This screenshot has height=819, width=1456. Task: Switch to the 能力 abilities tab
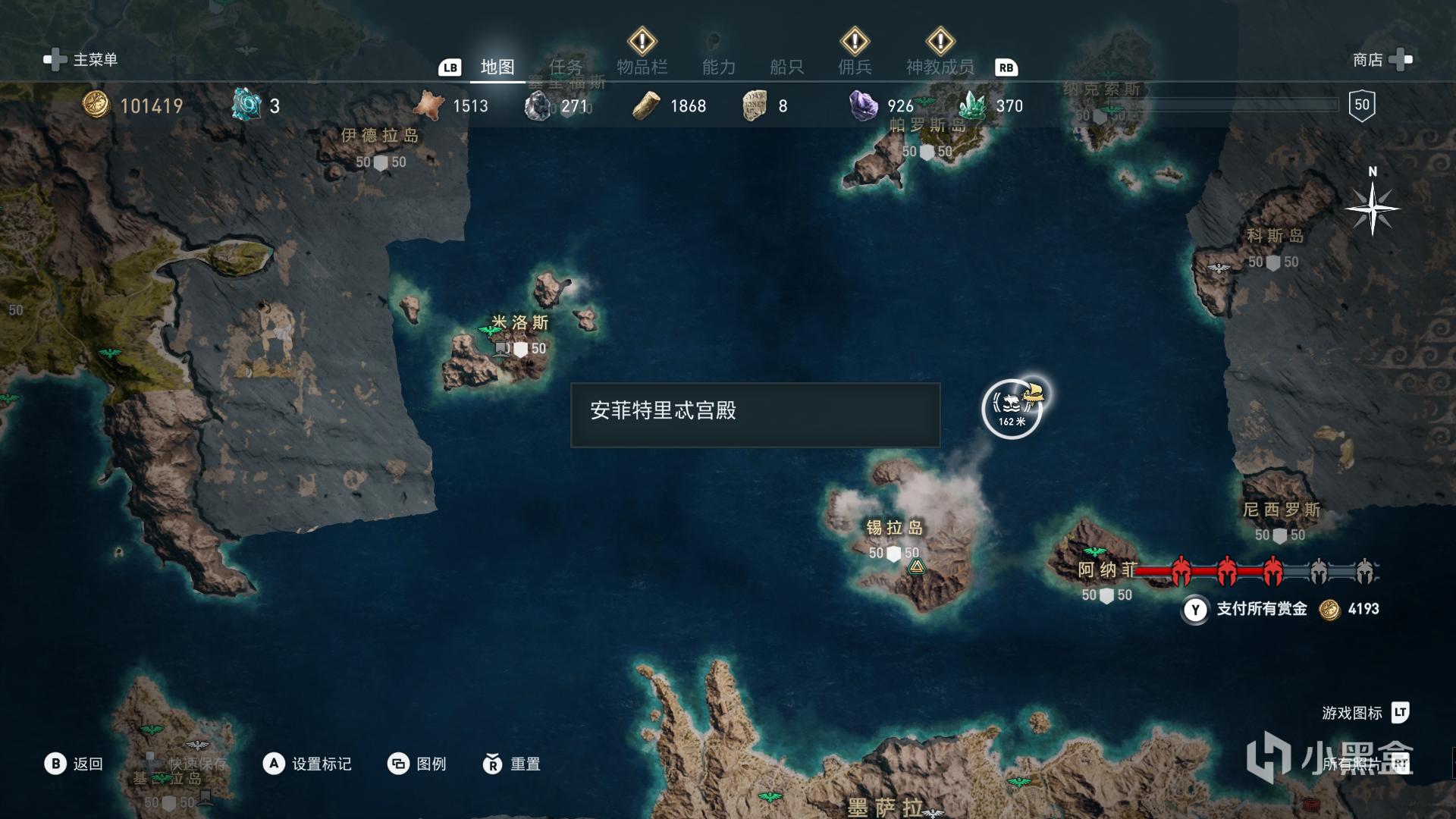coord(718,67)
